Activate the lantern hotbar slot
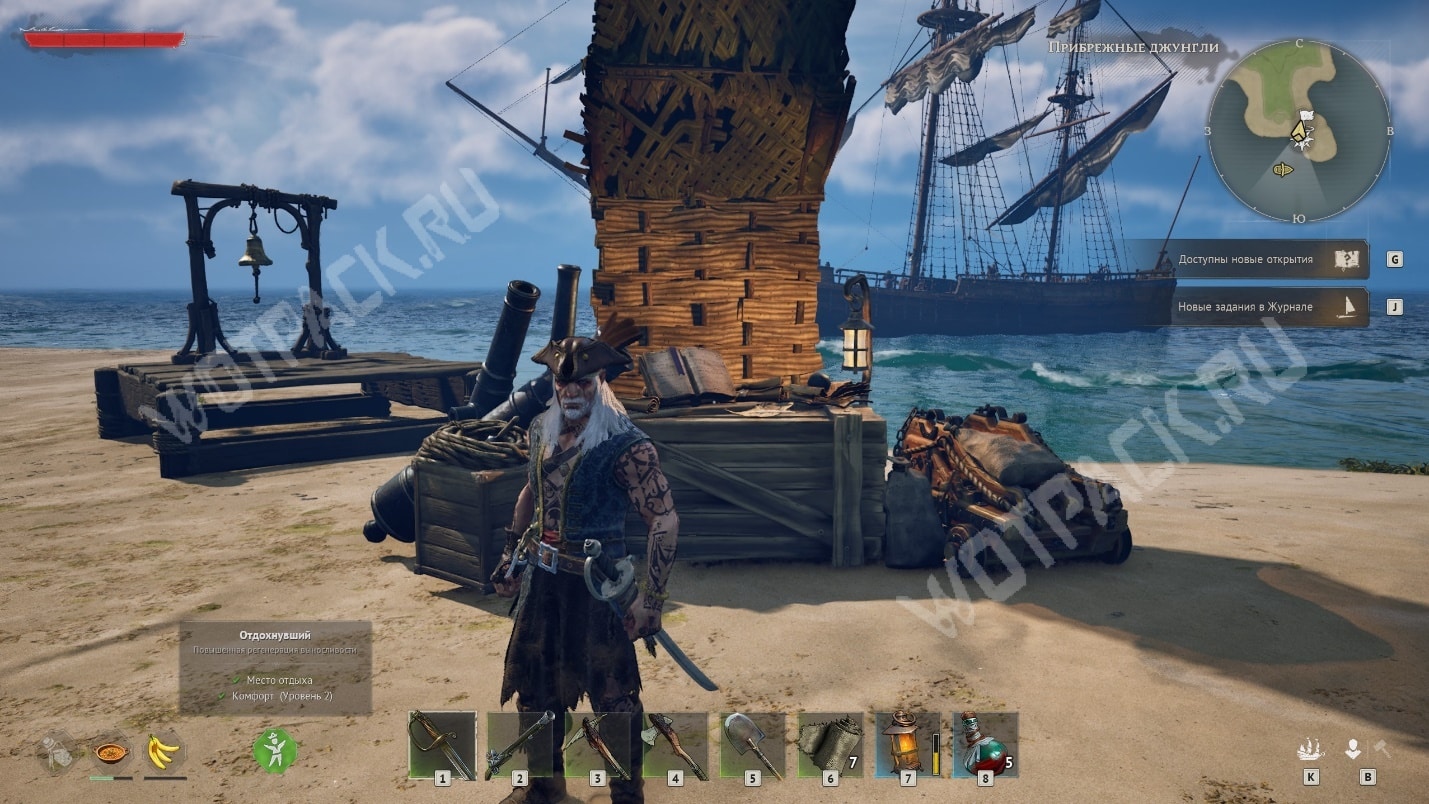 click(907, 745)
